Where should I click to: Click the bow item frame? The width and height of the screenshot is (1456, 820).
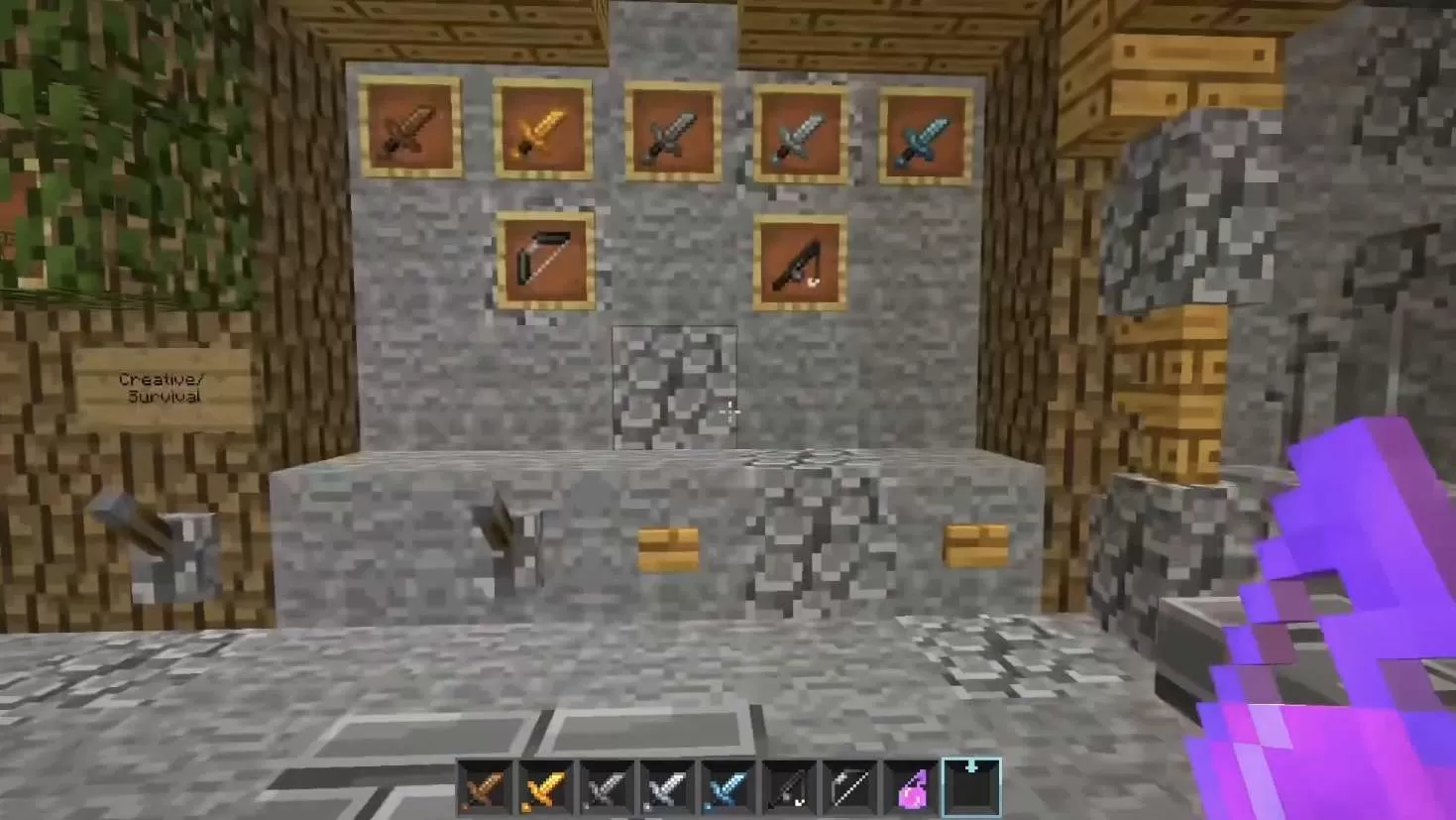(547, 260)
